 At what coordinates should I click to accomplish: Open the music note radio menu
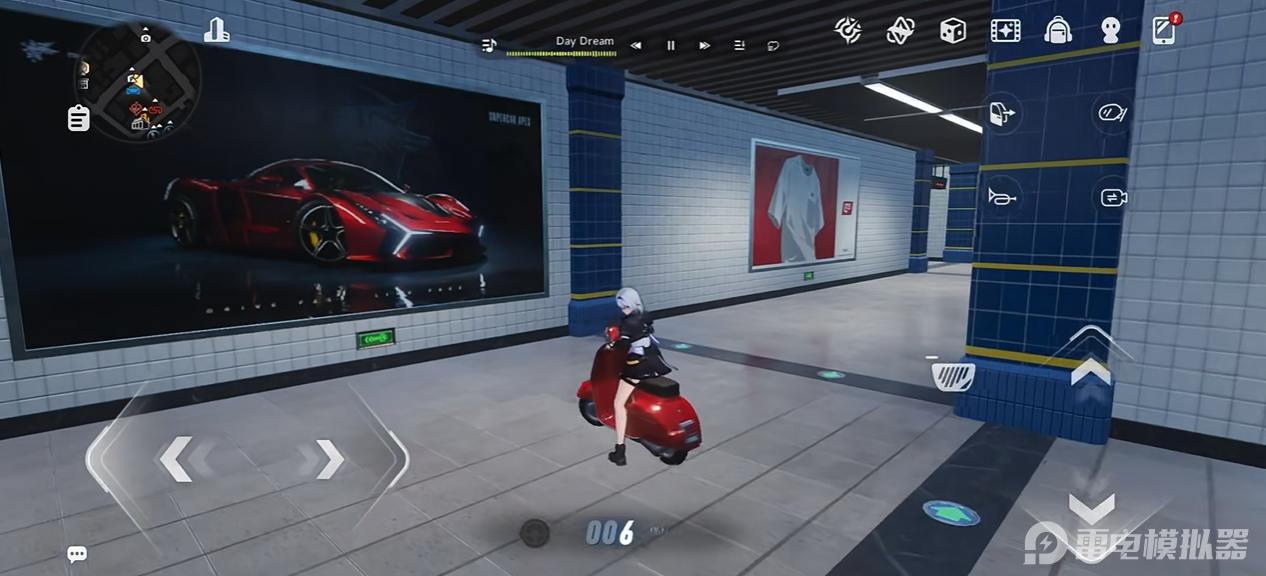489,45
